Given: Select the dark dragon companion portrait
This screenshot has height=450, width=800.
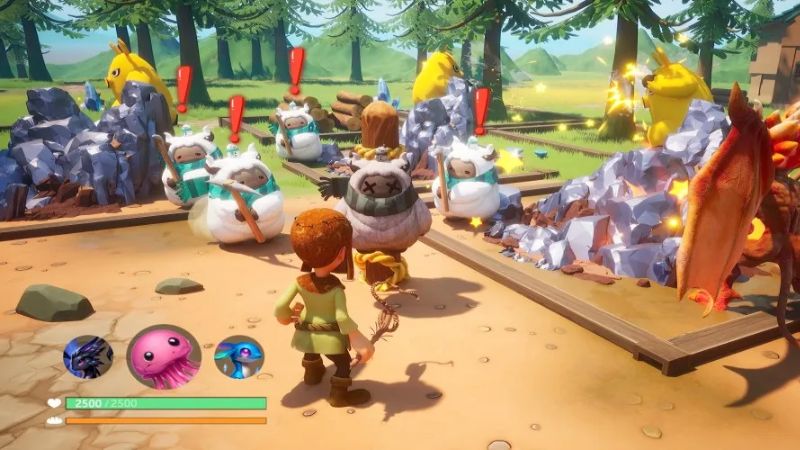Looking at the screenshot, I should 88,356.
